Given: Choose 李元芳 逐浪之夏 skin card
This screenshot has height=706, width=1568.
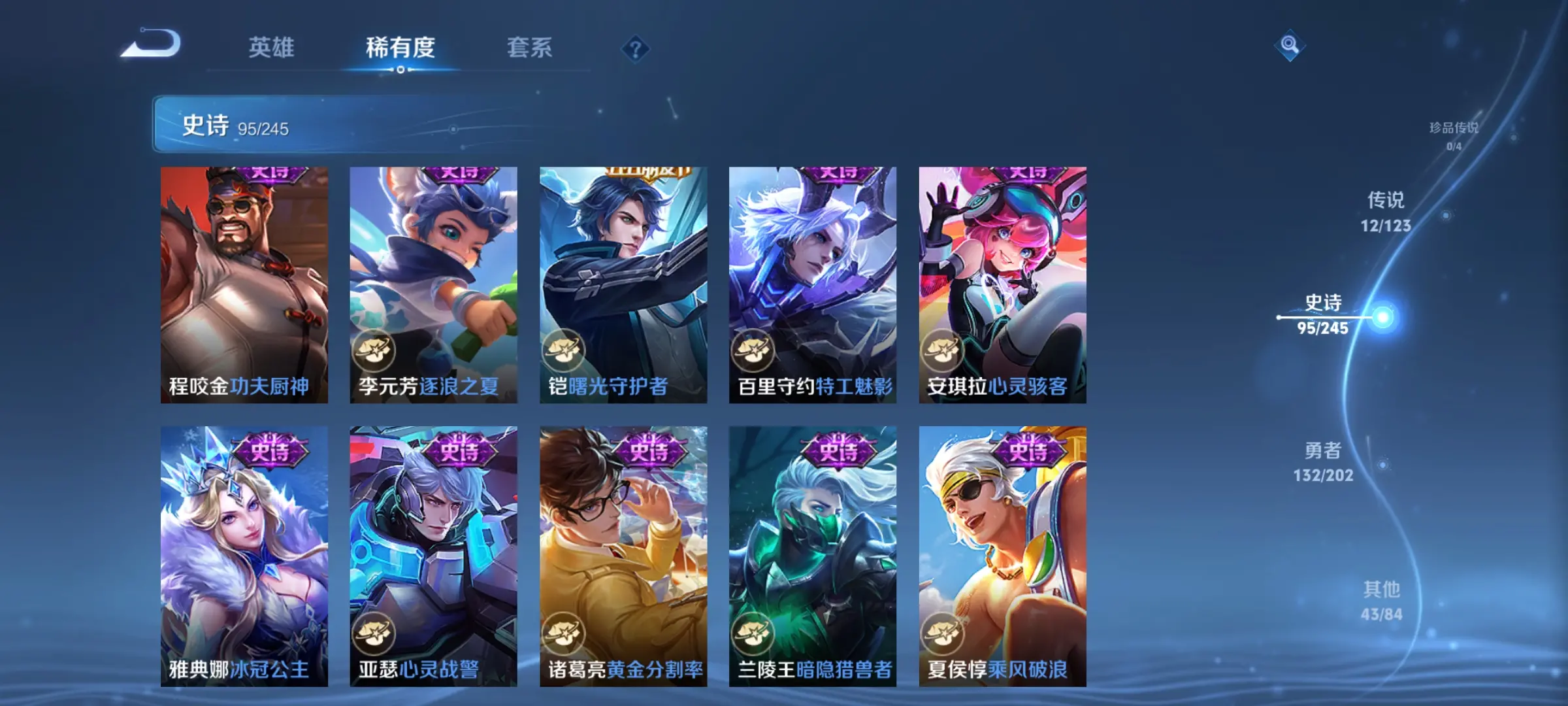Looking at the screenshot, I should pos(433,284).
